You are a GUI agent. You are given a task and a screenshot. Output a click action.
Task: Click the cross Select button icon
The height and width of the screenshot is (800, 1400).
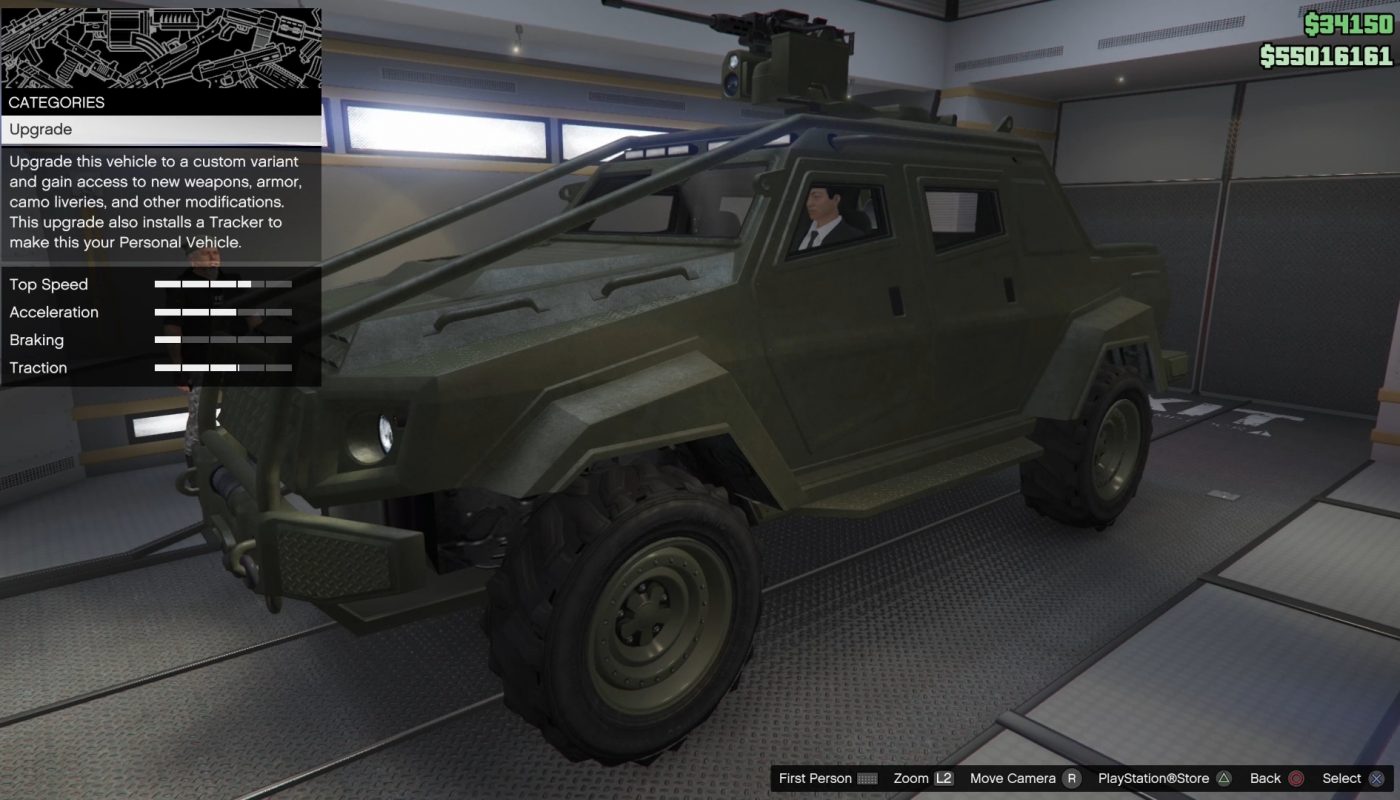click(x=1378, y=778)
